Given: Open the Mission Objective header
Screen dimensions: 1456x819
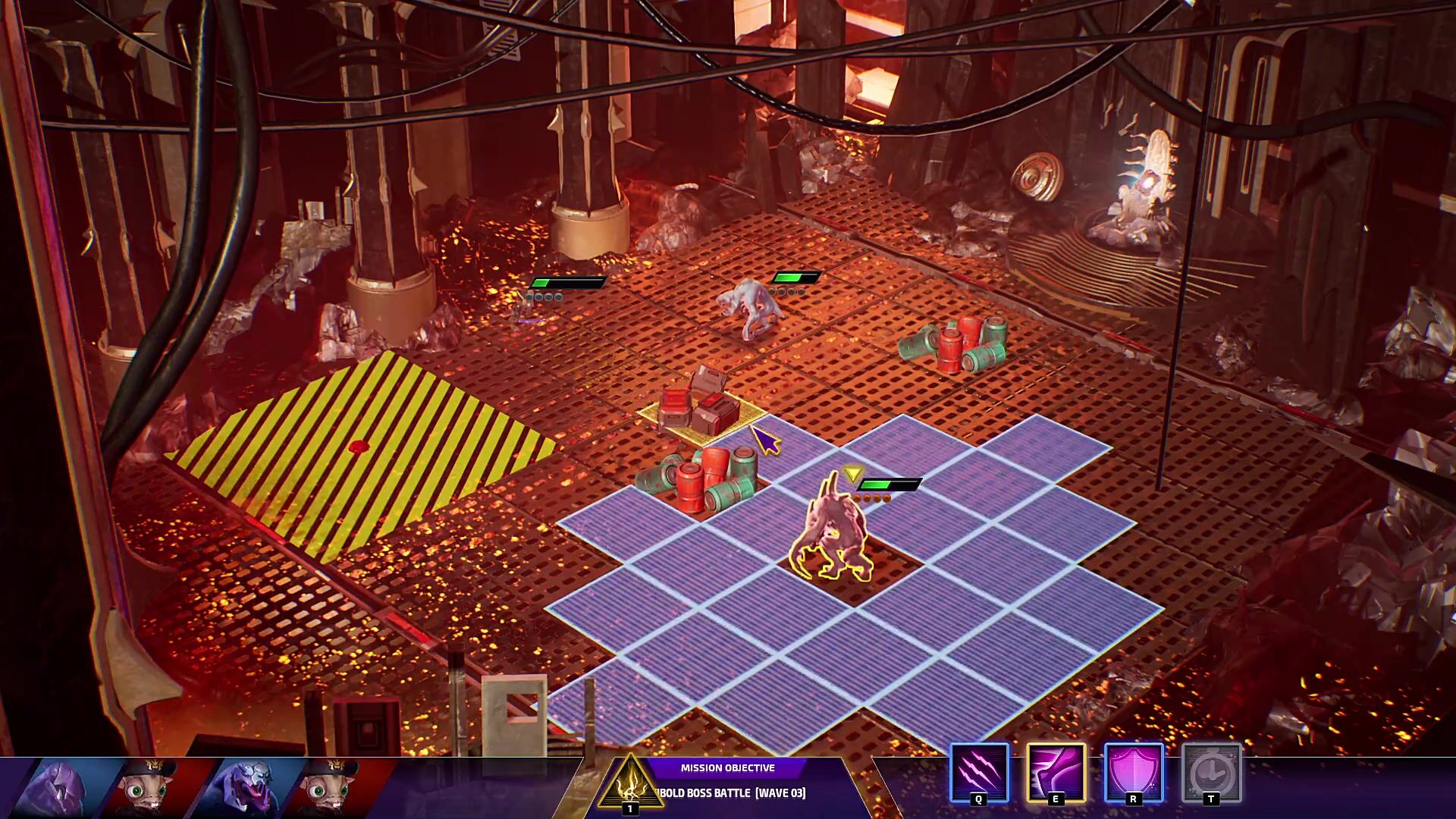Looking at the screenshot, I should (x=727, y=767).
